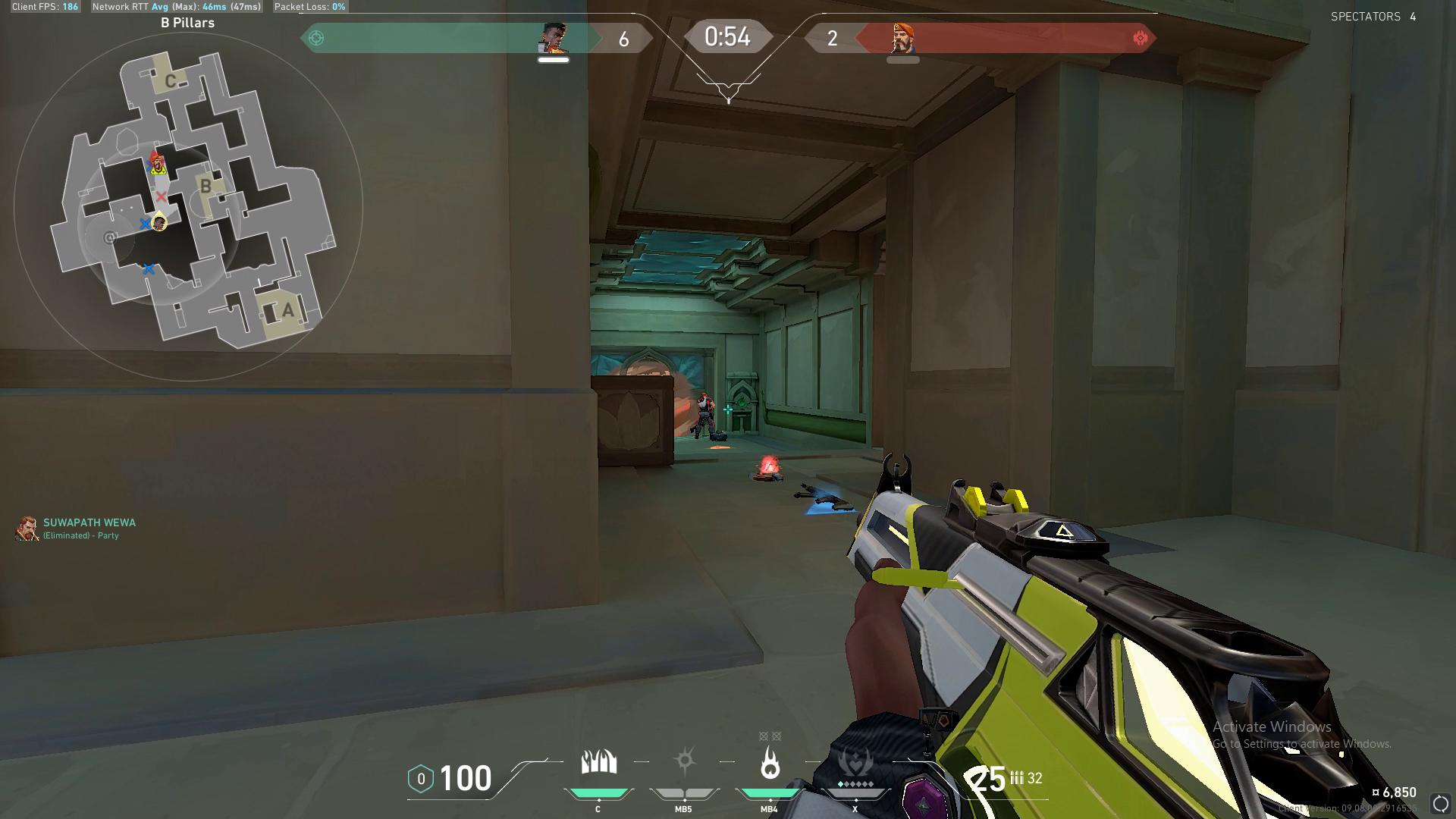The image size is (1456, 819).
Task: Trigger the Run It Back ultimate icon
Action: (x=855, y=763)
